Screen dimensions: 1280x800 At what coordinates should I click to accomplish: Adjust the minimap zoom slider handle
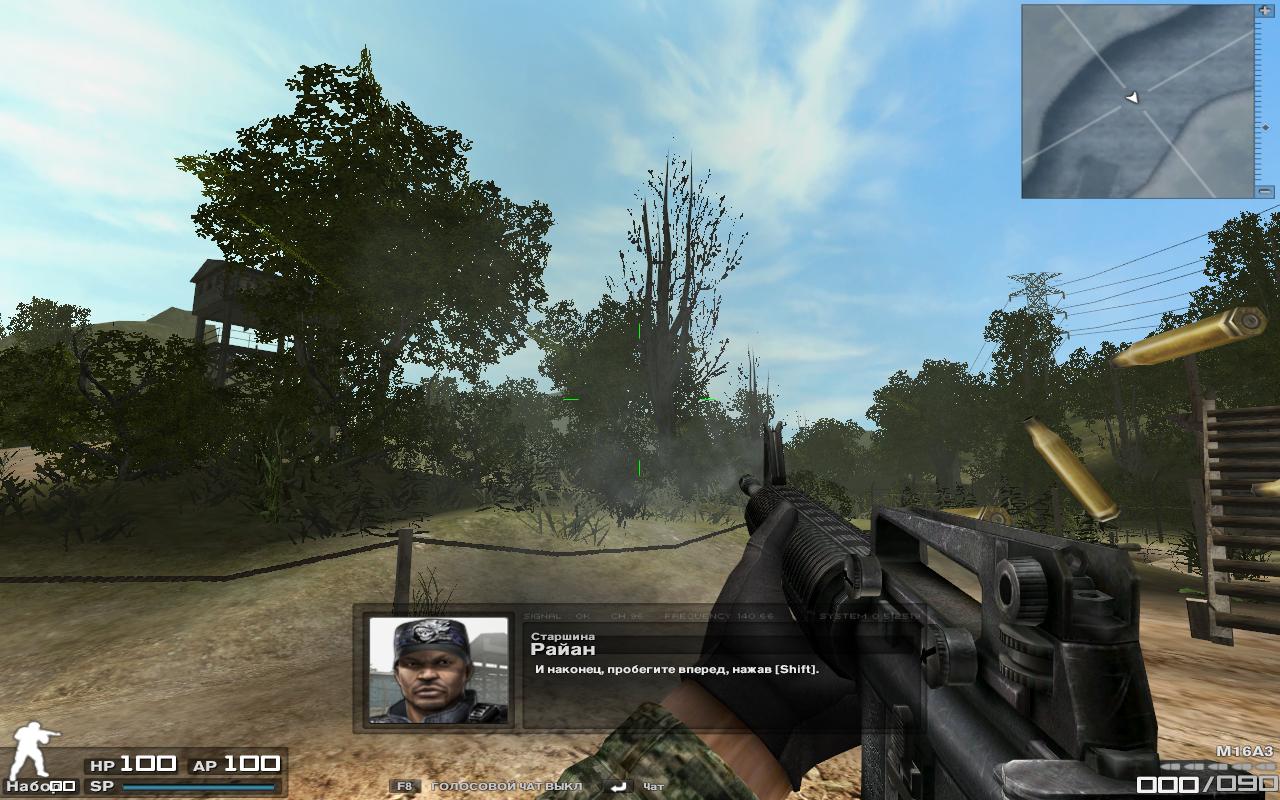click(1266, 127)
